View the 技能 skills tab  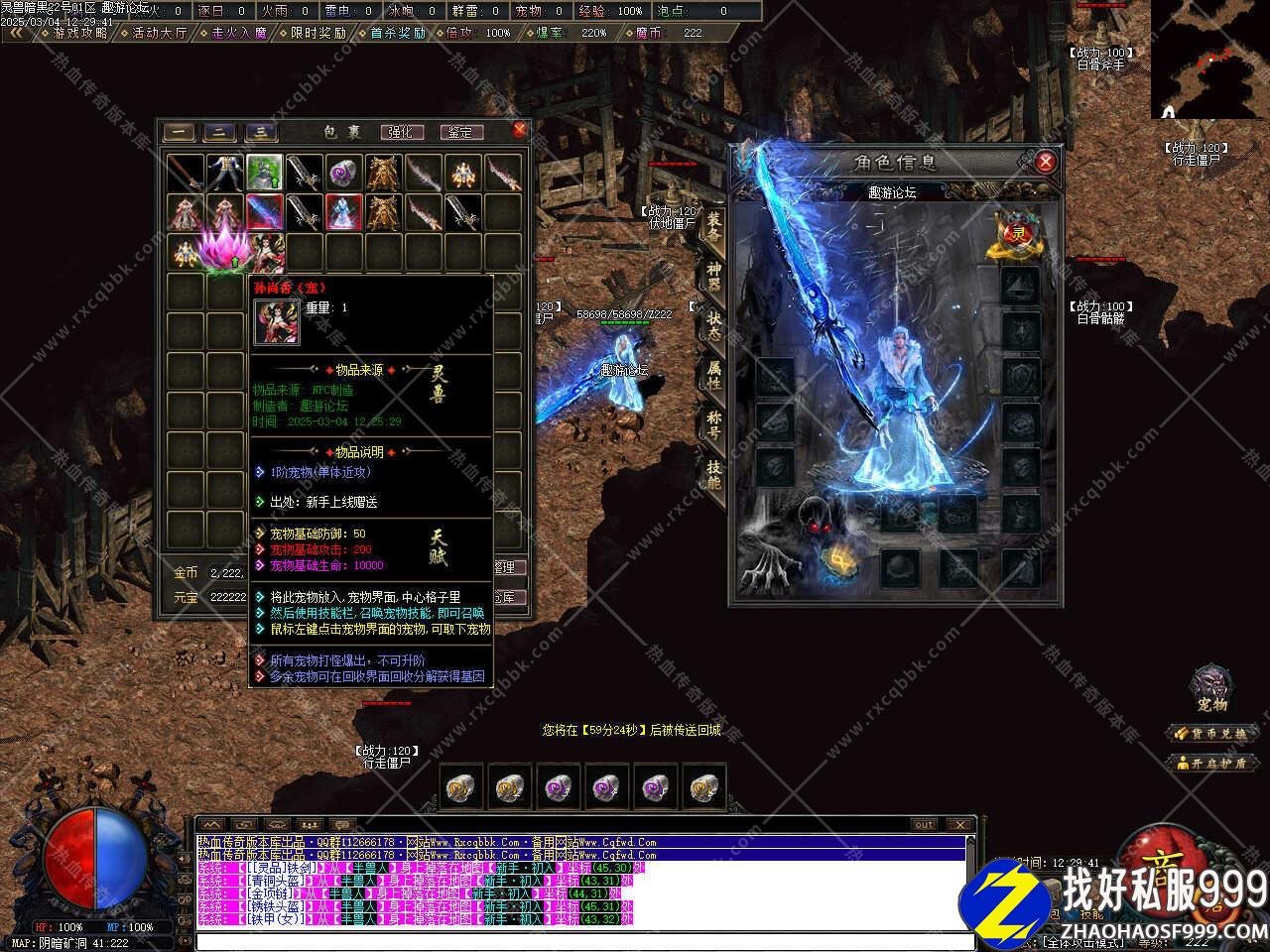713,475
